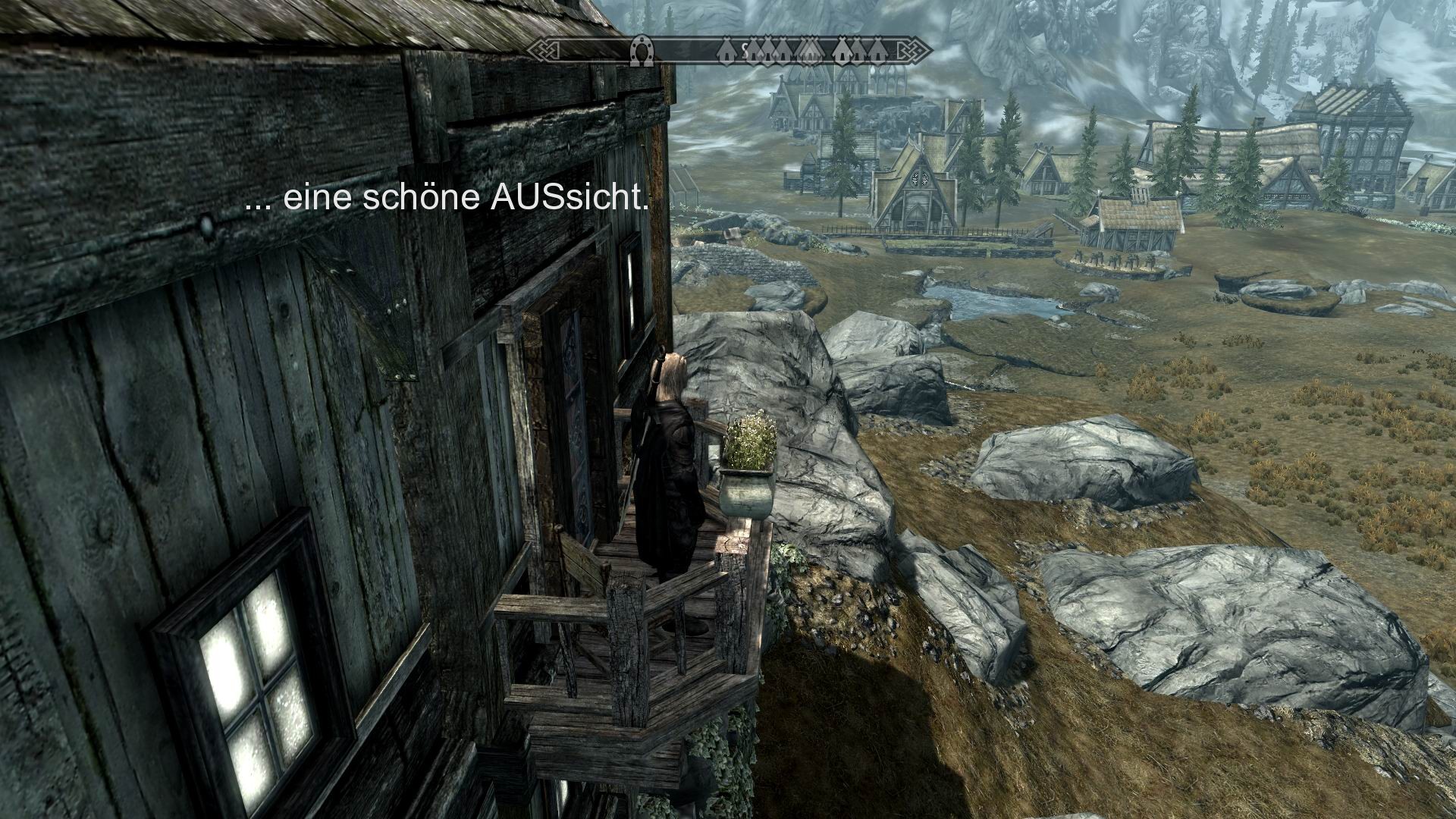This screenshot has width=1456, height=819.
Task: Click the subtitle '... eine schöne AUSsicht.'
Action: pyautogui.click(x=447, y=199)
